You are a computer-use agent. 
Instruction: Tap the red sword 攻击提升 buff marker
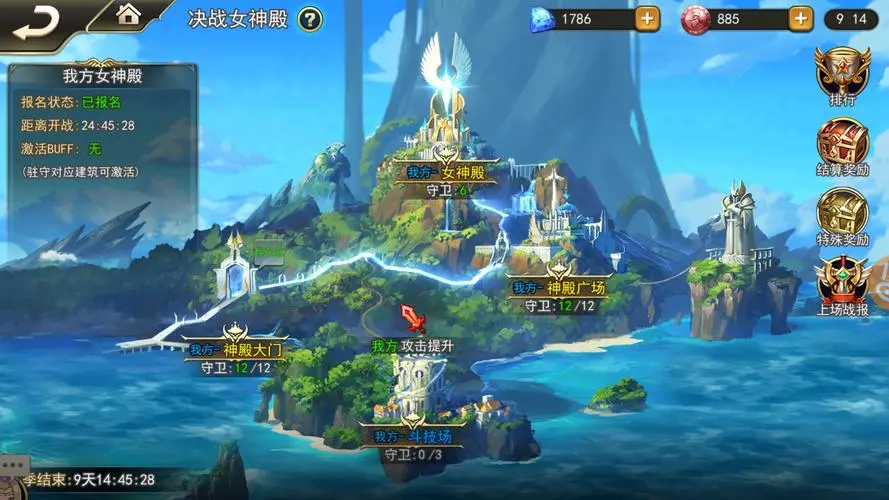[411, 319]
